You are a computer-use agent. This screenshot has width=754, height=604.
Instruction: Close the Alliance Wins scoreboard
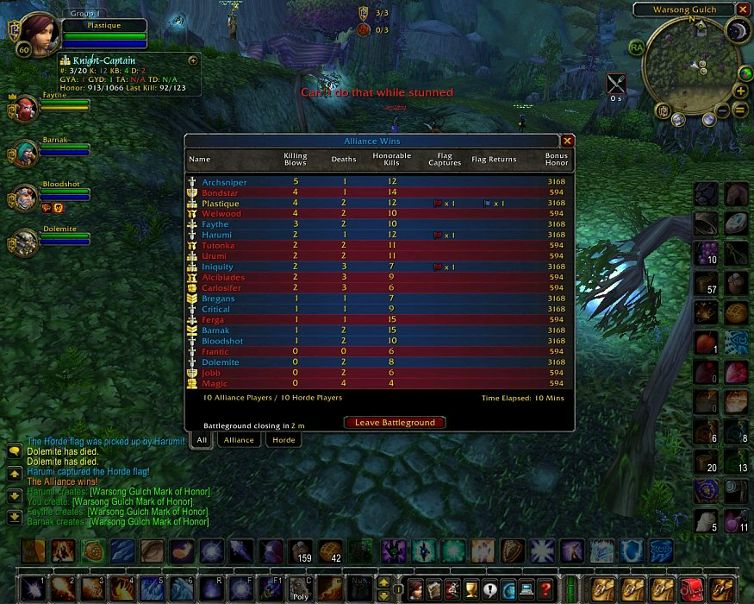(567, 142)
